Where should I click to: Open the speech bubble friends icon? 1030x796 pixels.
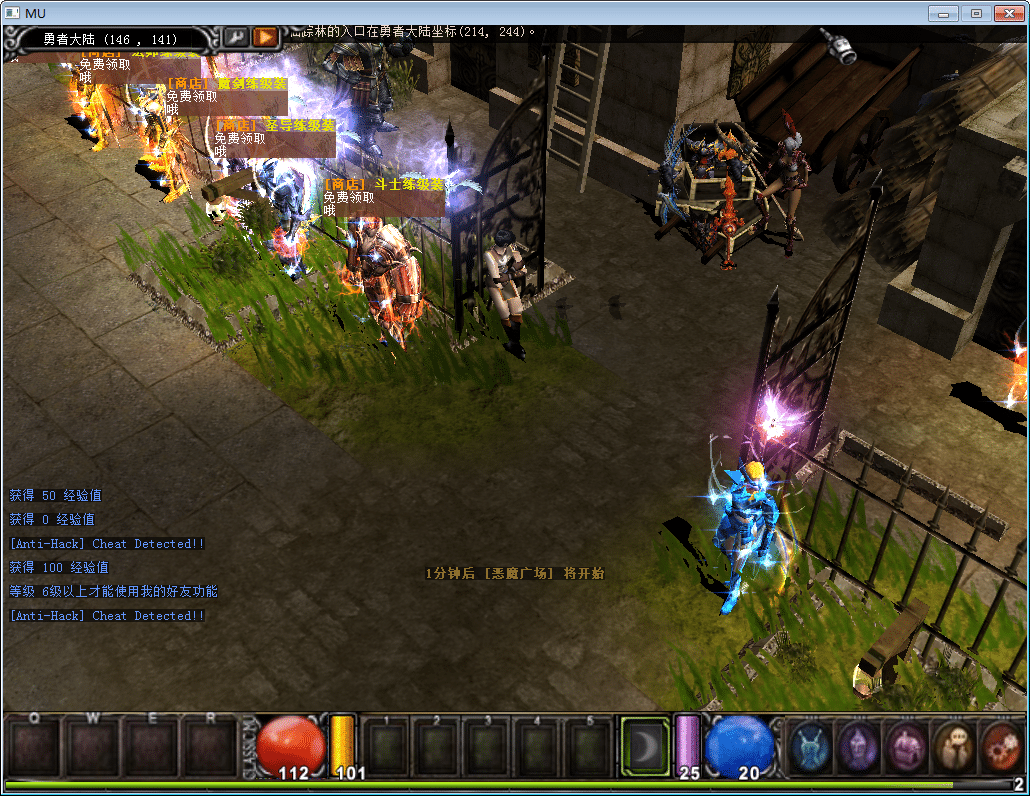tap(953, 746)
